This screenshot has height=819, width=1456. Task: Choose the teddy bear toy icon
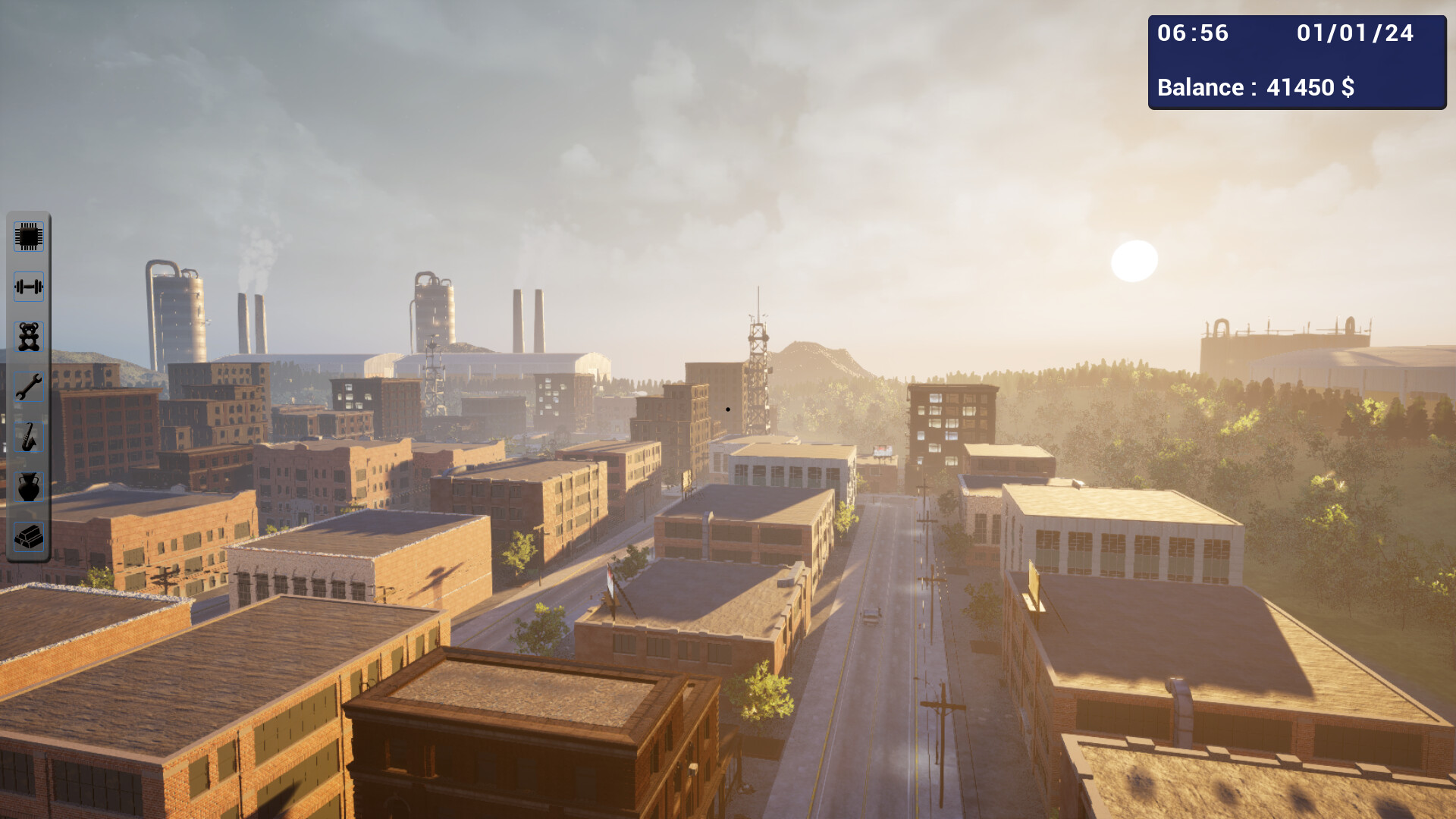click(28, 336)
